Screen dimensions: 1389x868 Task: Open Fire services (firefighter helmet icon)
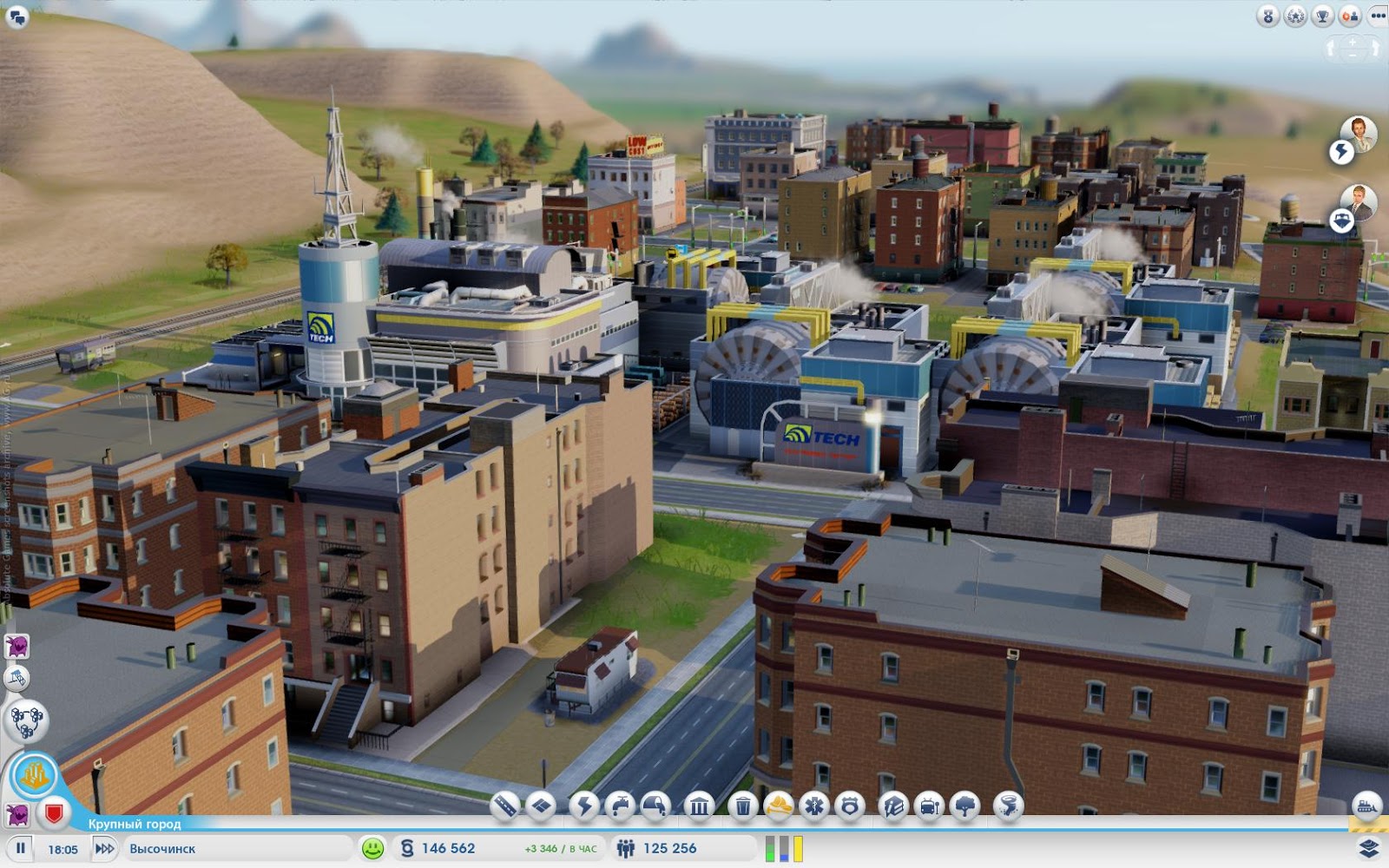[x=780, y=806]
